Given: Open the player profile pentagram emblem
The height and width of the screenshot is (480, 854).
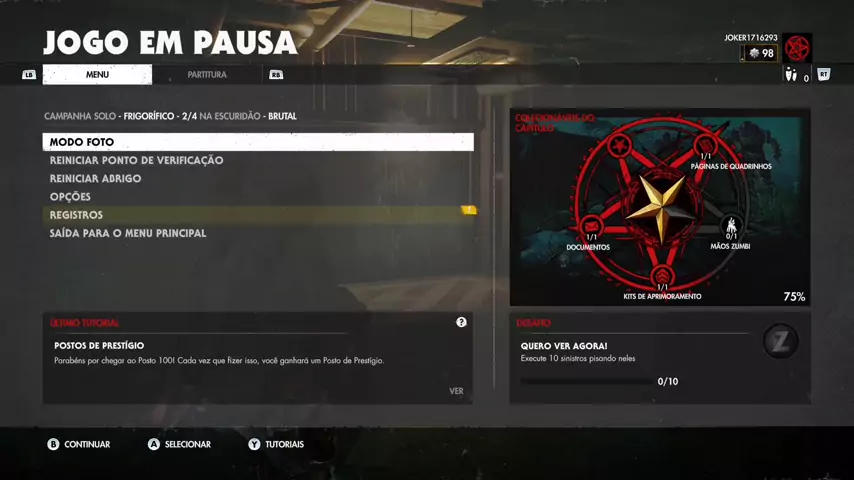Looking at the screenshot, I should pyautogui.click(x=797, y=48).
